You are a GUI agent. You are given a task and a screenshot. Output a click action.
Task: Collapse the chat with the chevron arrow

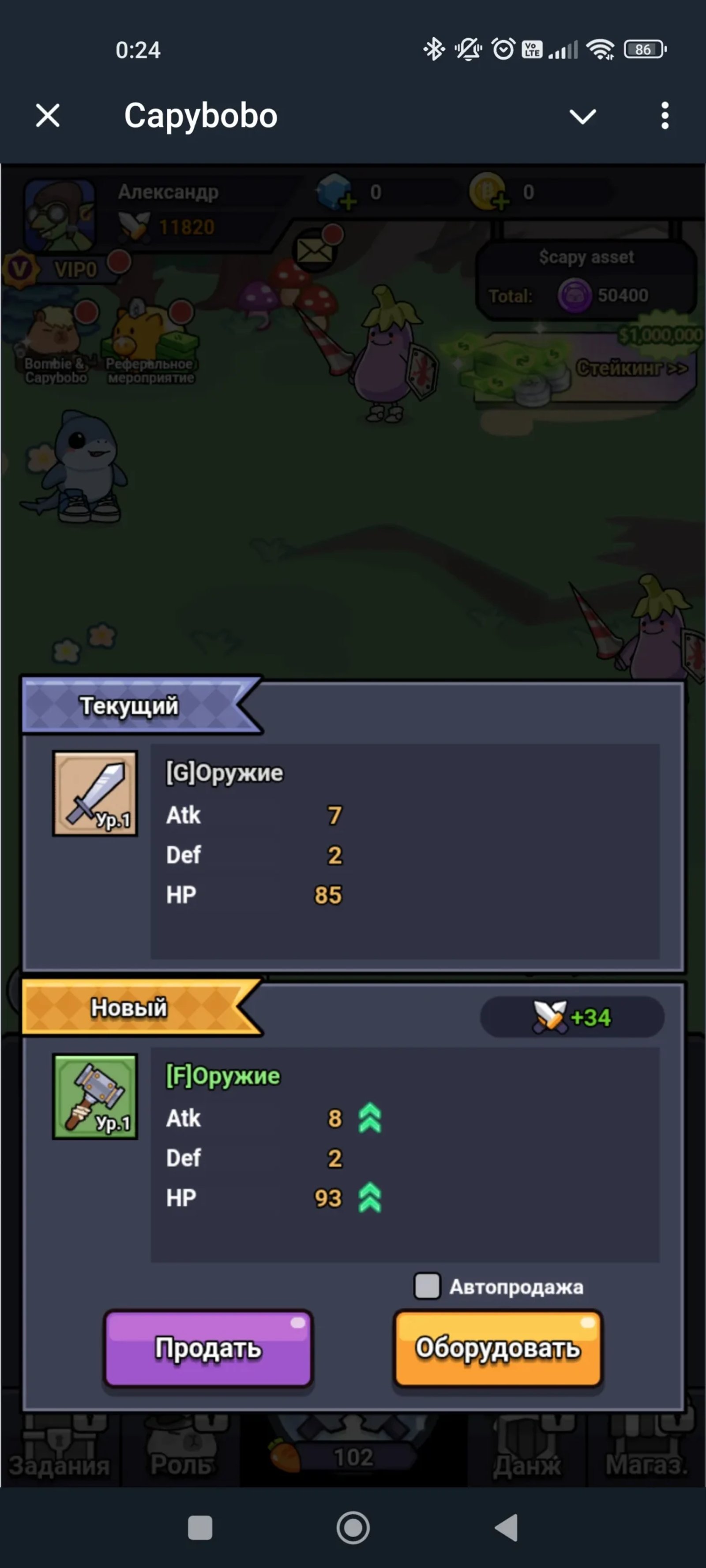point(583,116)
